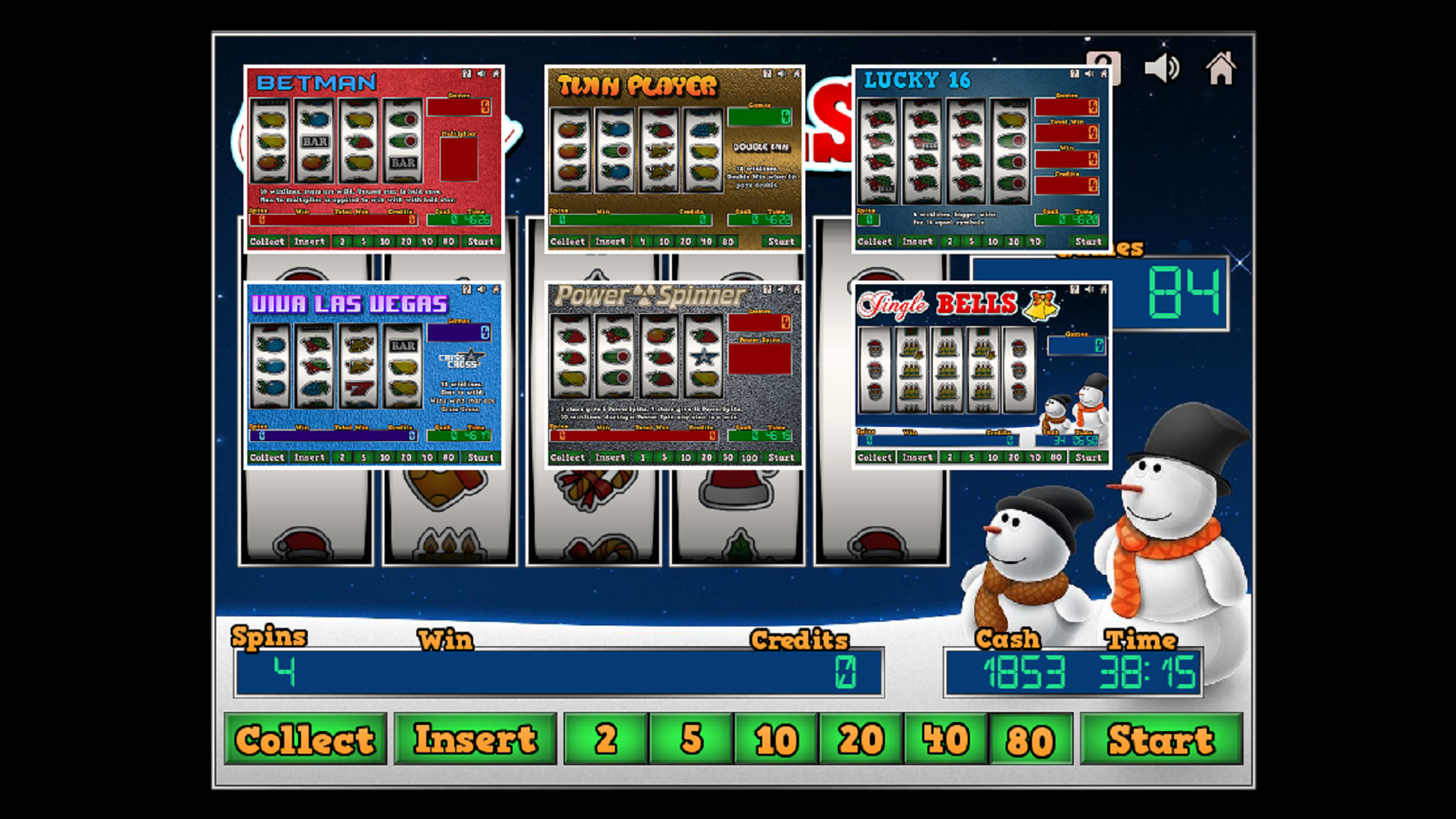Select the 100 bet on Power Spinner
Screen dimensions: 1456x819
749,457
